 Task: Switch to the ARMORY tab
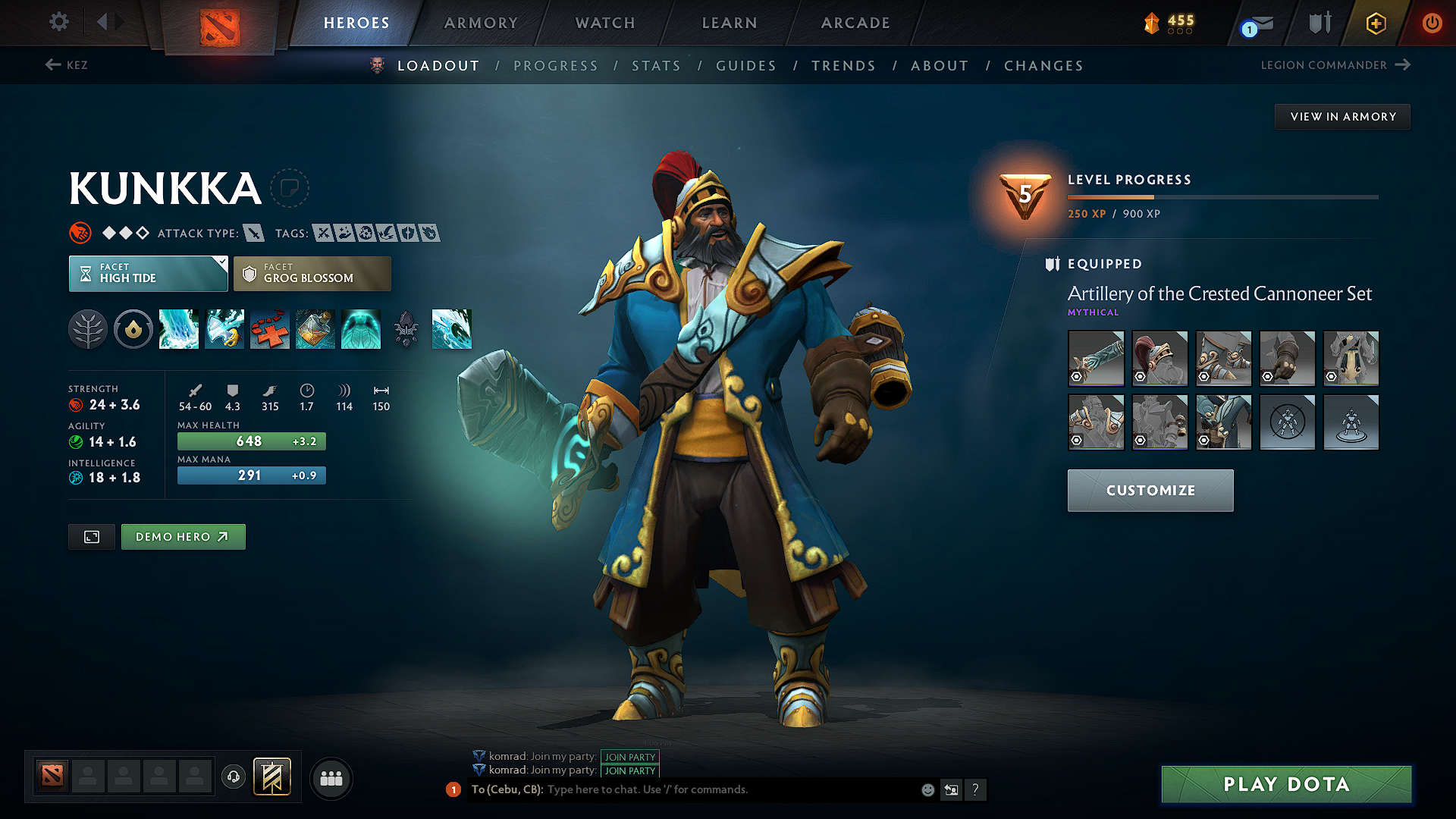pyautogui.click(x=481, y=23)
